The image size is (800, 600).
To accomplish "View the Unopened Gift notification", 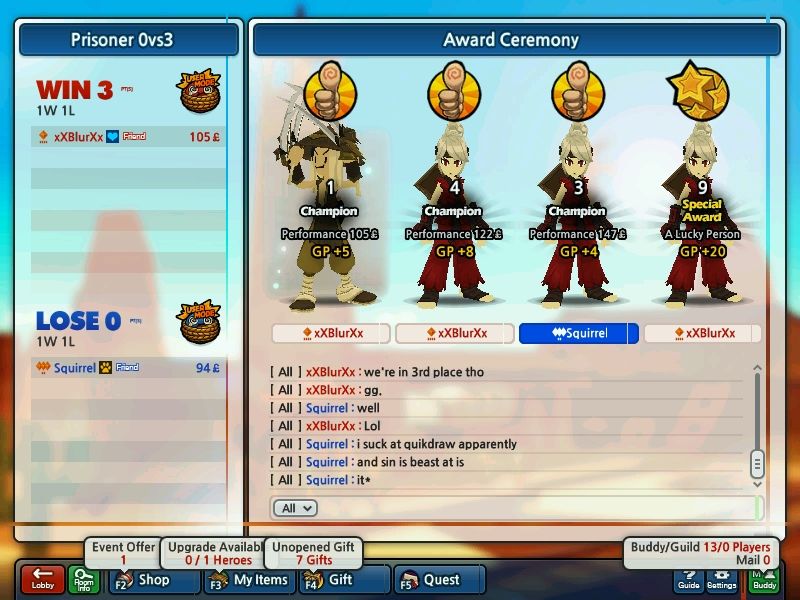I will pos(313,553).
